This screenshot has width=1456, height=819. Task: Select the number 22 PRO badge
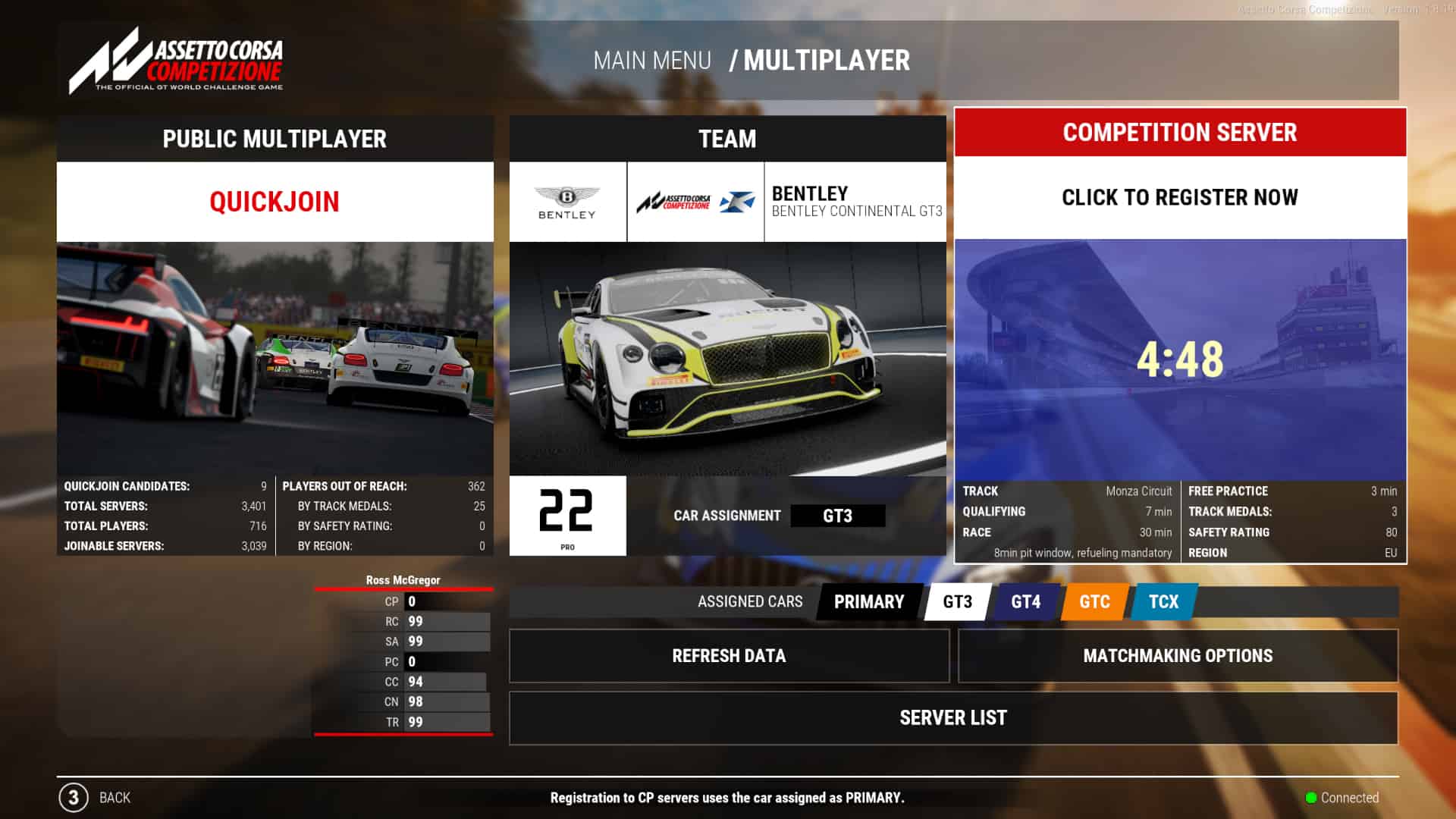[x=568, y=516]
